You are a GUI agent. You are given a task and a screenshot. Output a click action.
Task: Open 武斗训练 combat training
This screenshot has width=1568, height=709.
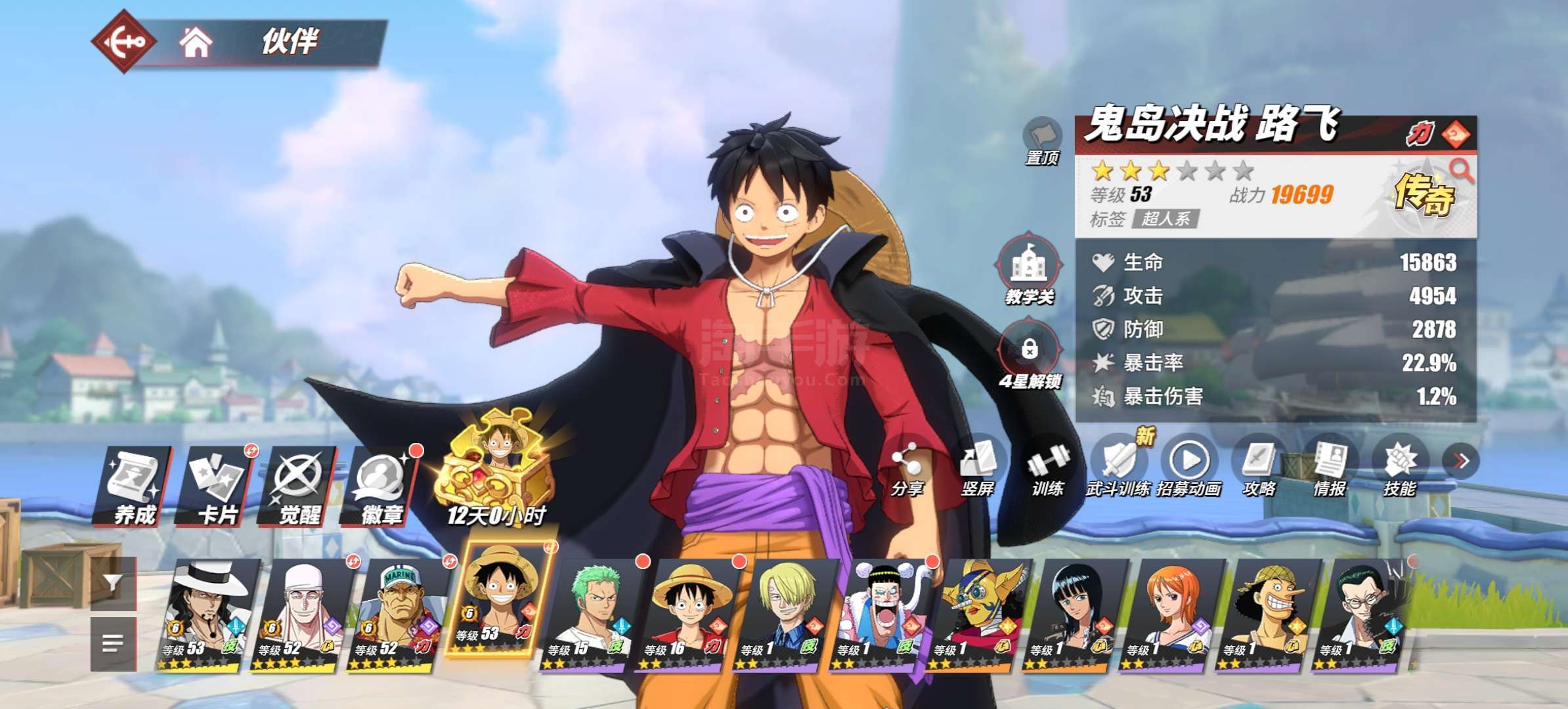coord(1118,467)
